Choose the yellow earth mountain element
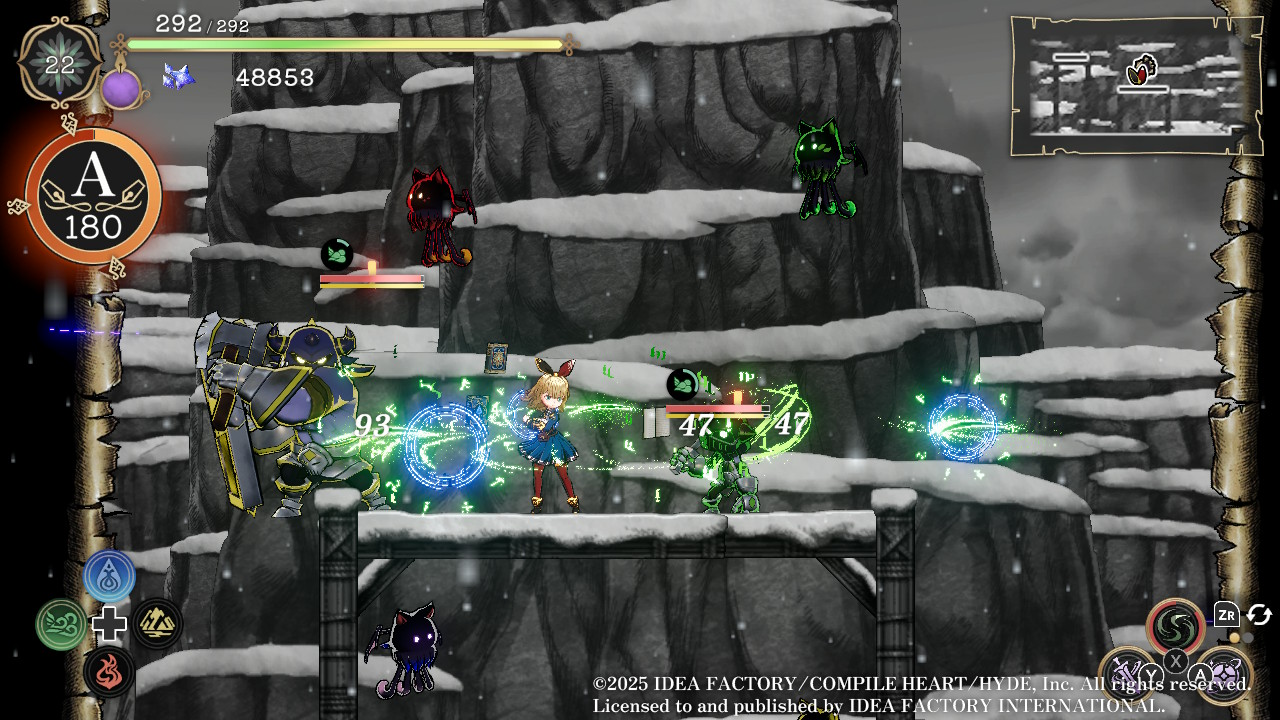Viewport: 1280px width, 720px height. point(158,624)
